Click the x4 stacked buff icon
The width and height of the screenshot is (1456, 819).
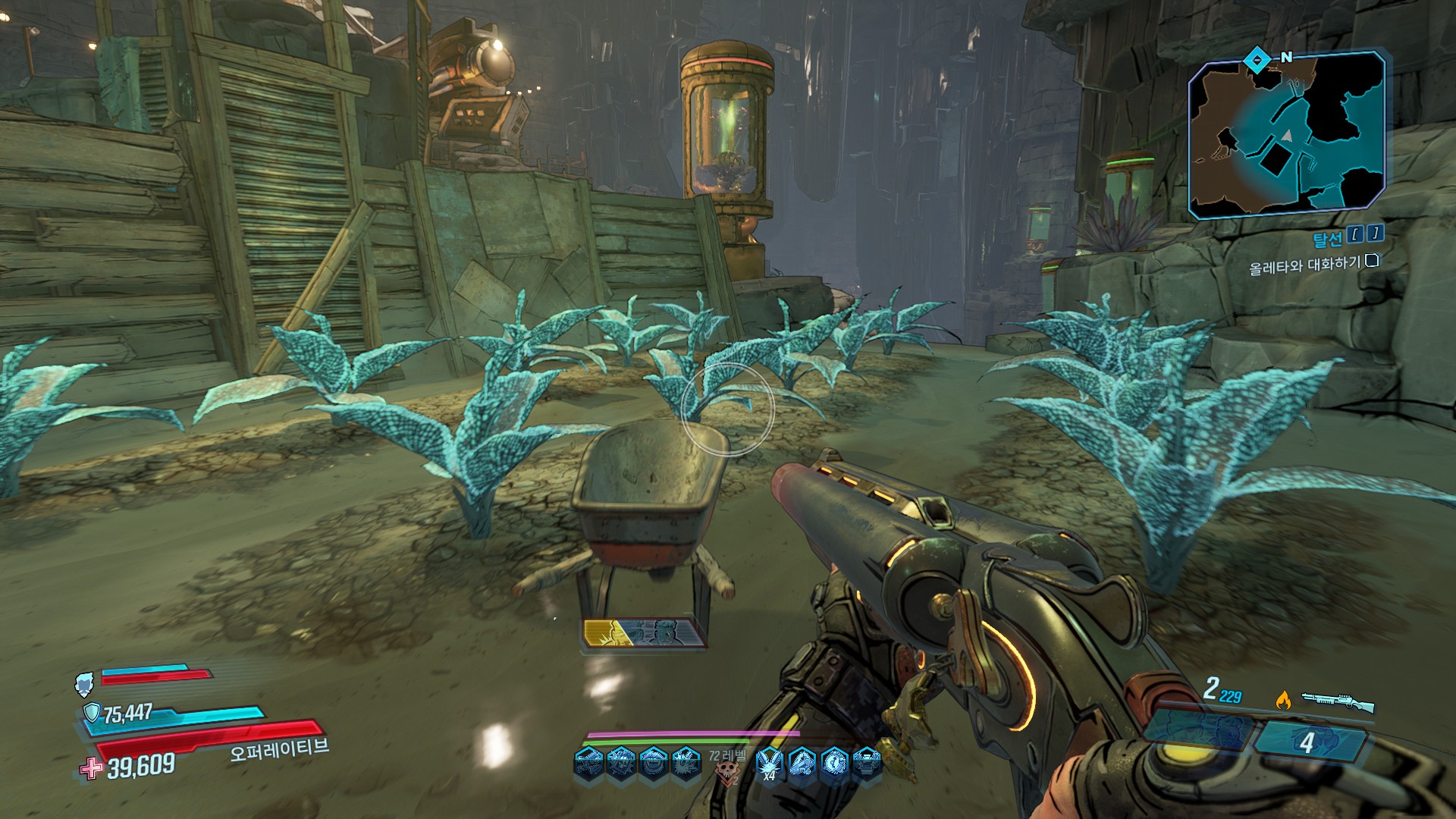click(770, 762)
